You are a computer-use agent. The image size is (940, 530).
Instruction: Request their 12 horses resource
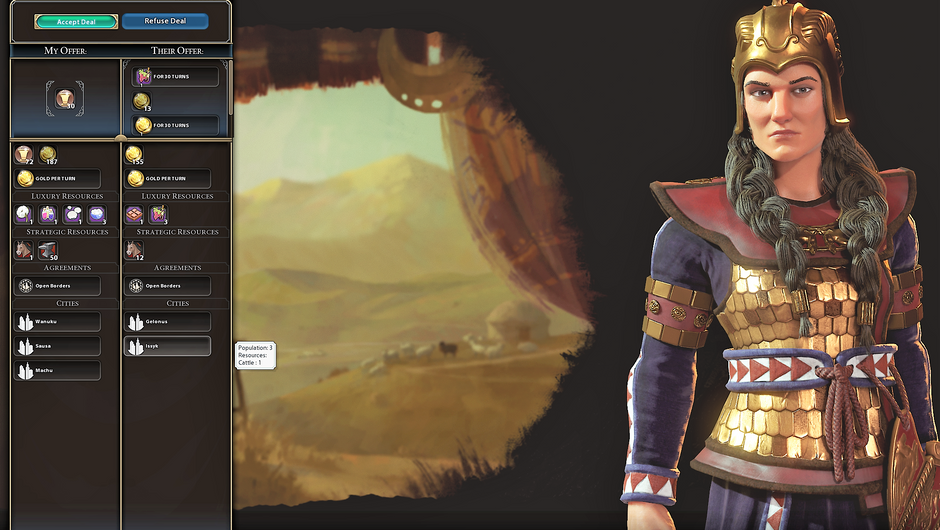click(135, 250)
